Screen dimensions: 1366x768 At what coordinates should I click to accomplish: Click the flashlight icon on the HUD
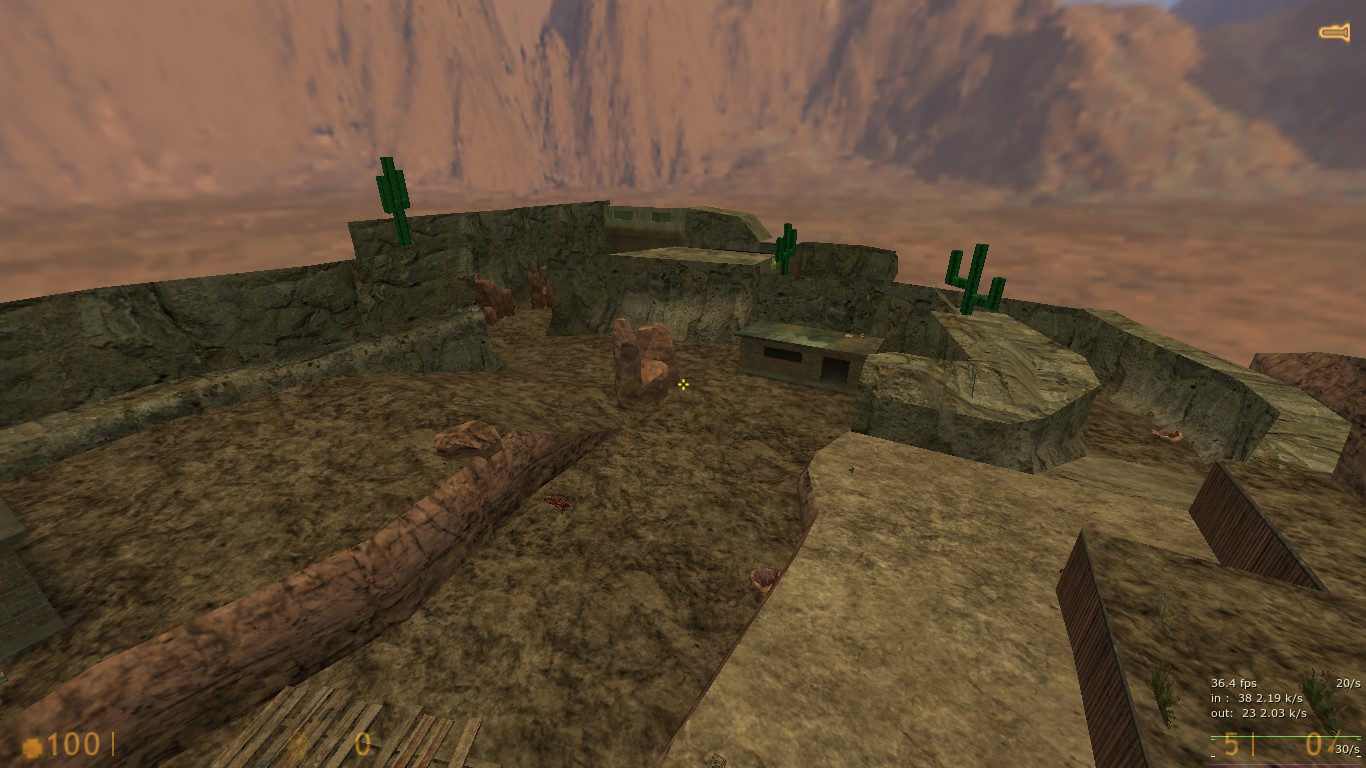(x=1334, y=33)
